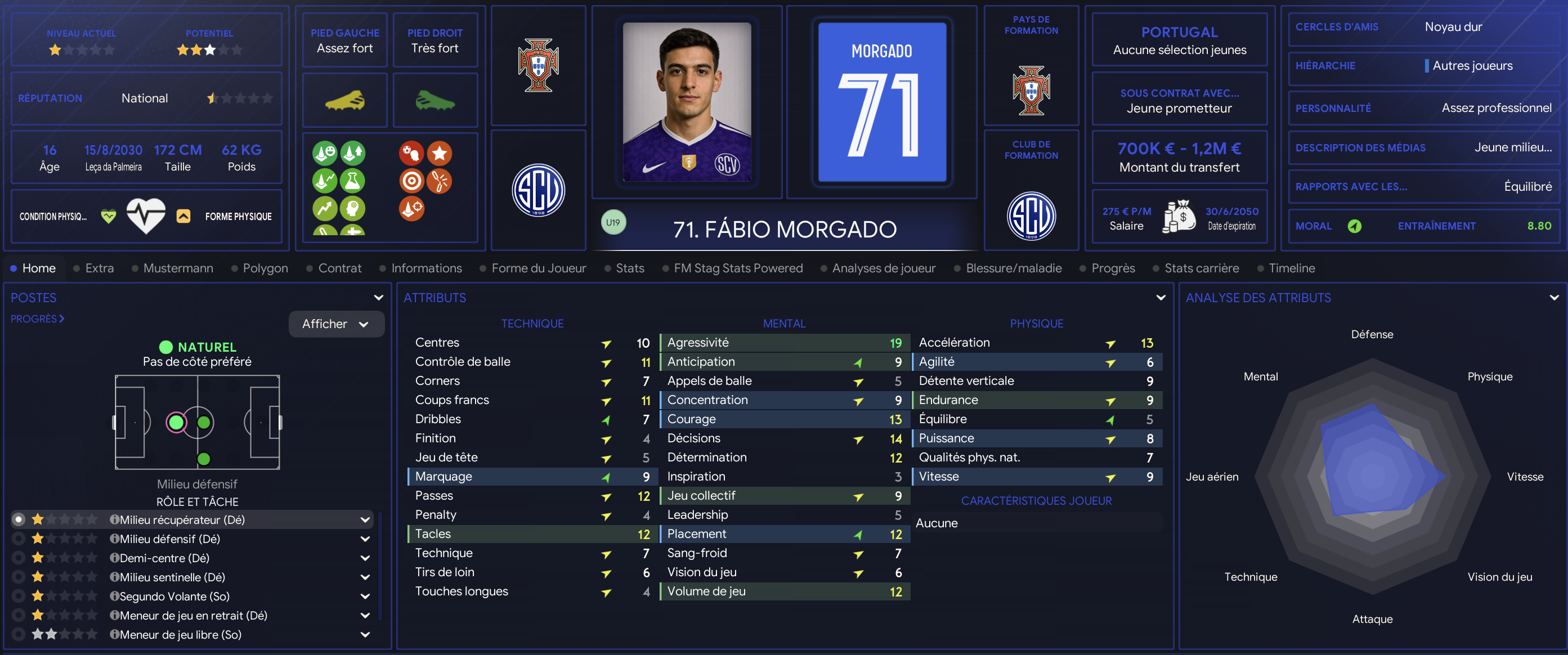Click the SCV club badge beside the player photo

tap(538, 190)
